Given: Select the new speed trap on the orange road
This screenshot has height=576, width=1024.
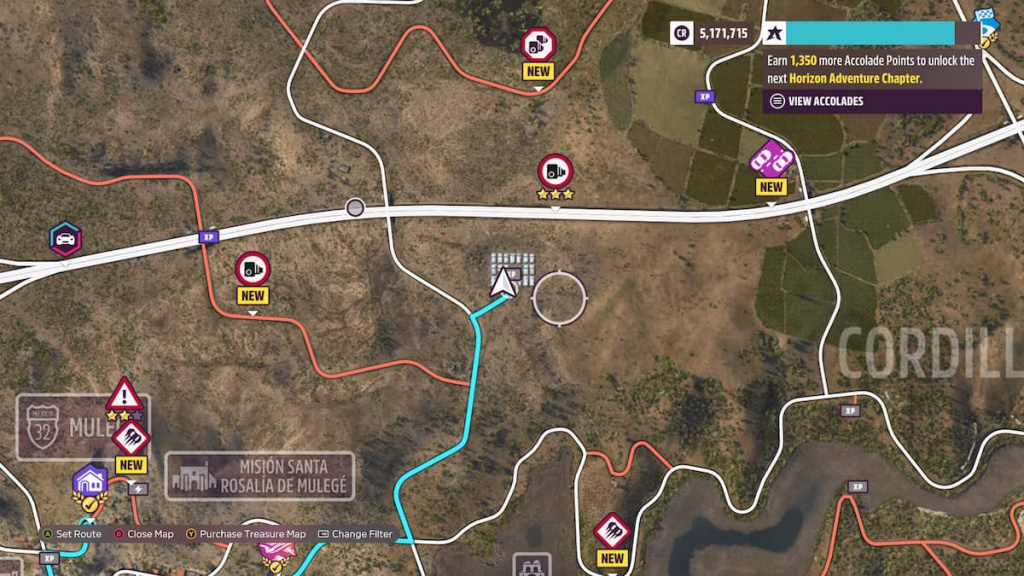Looking at the screenshot, I should [252, 269].
